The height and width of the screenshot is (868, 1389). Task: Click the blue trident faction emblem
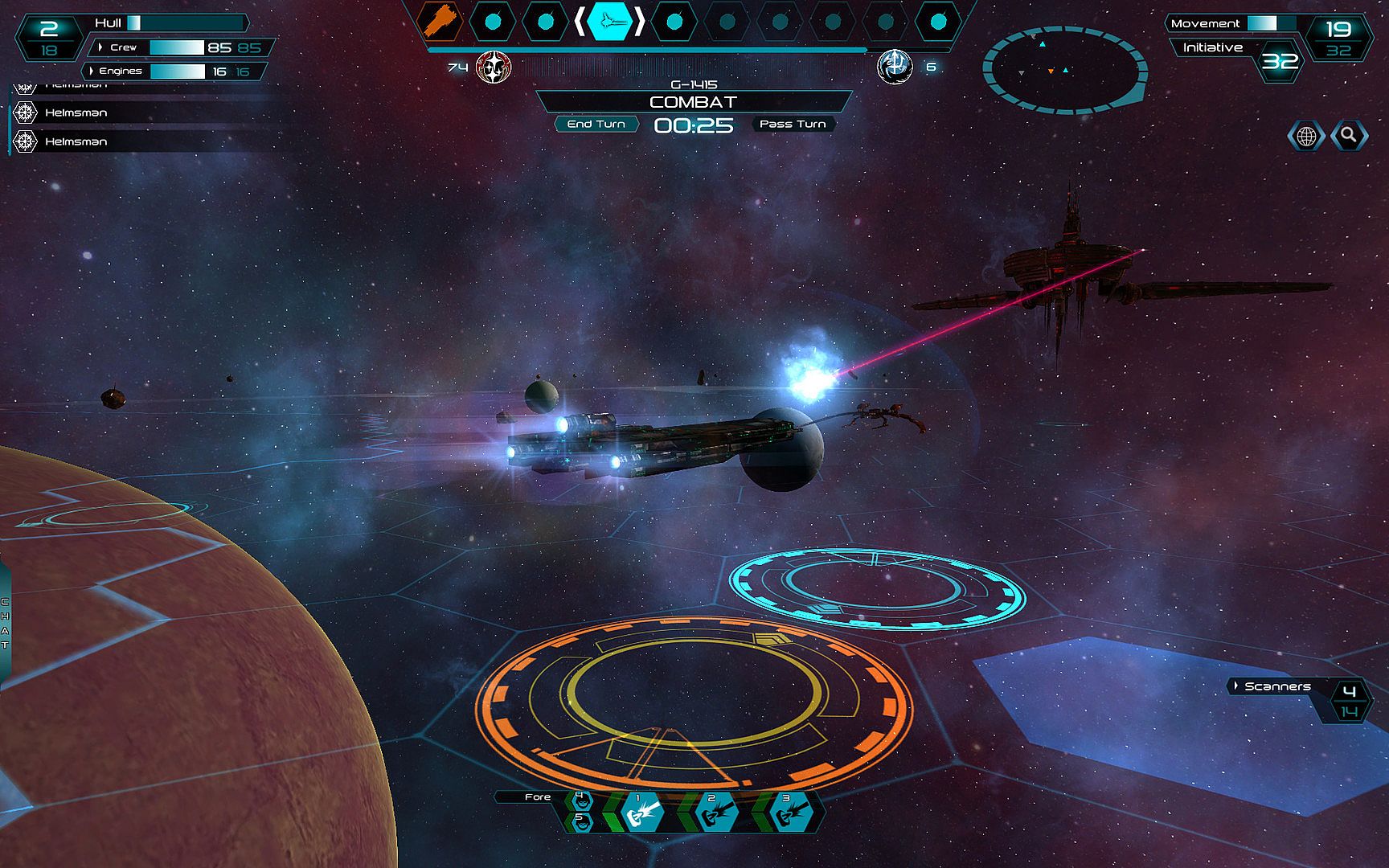click(895, 67)
